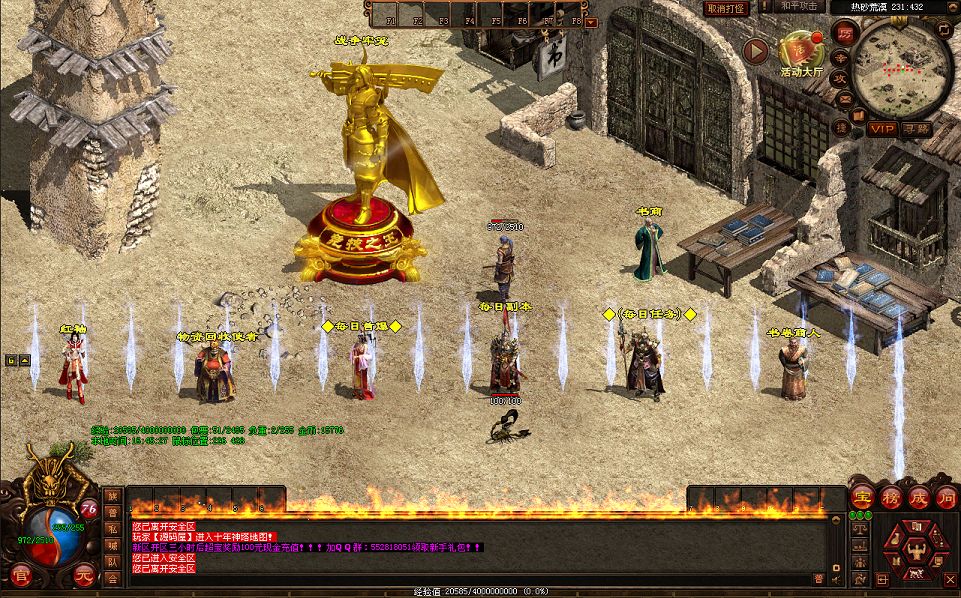Image resolution: width=961 pixels, height=598 pixels.
Task: Open the balance scales trade icon
Action: (x=859, y=528)
